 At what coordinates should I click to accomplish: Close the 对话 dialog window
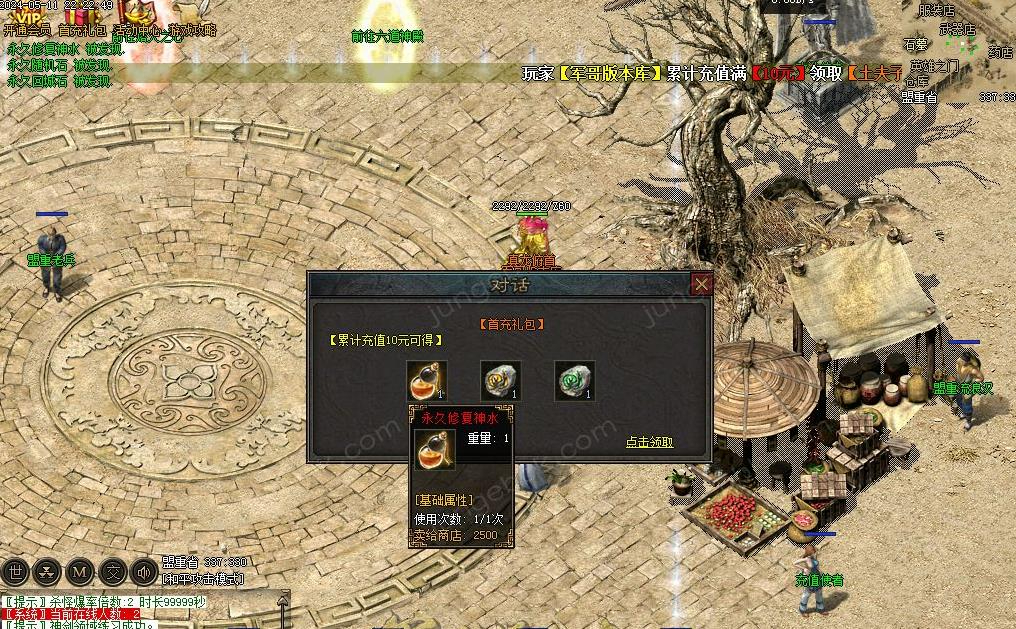click(702, 285)
